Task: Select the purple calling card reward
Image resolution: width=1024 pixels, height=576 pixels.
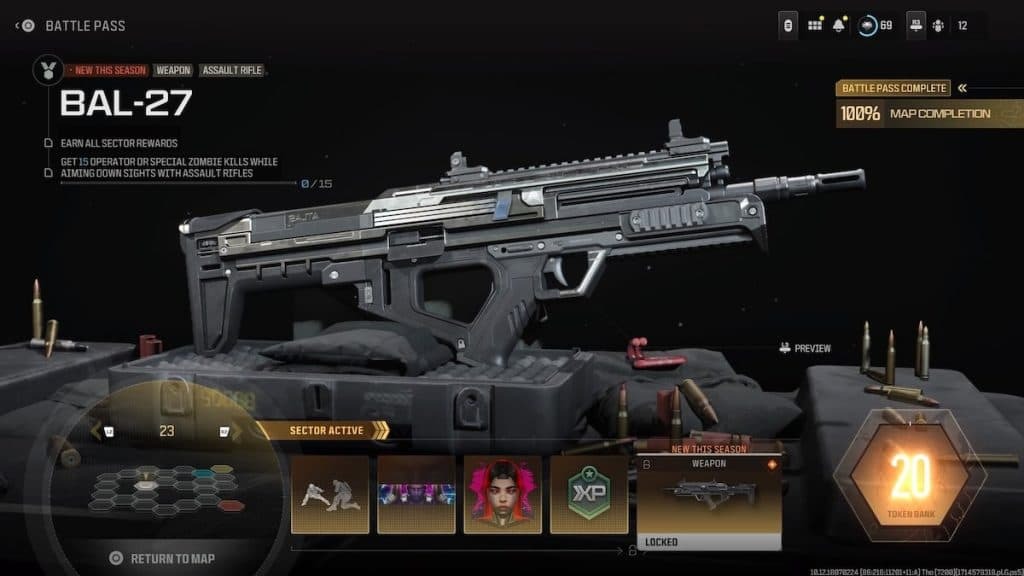Action: (x=416, y=495)
